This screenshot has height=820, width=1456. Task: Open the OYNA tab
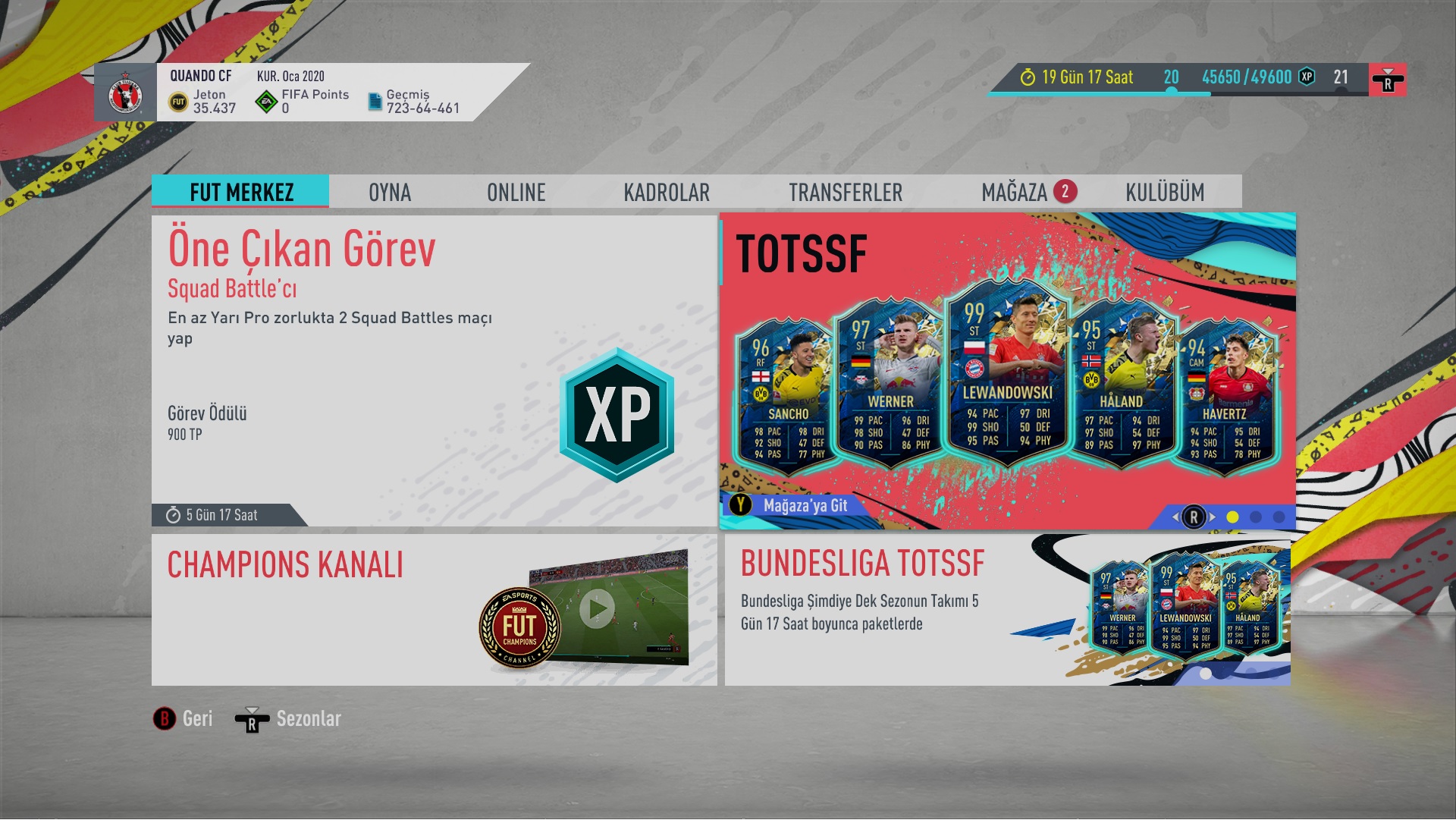tap(390, 193)
